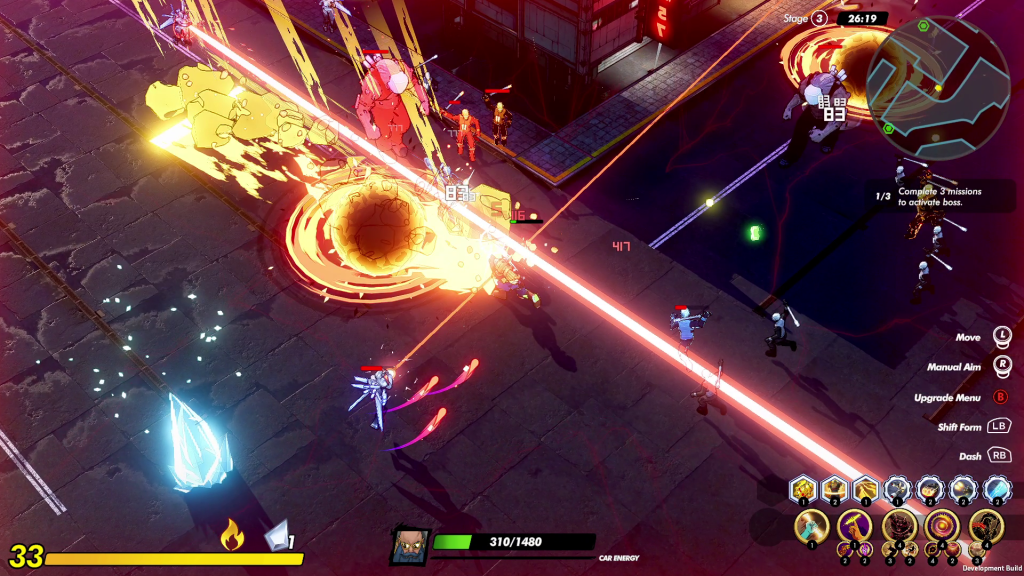Click the golden sand wave hexagon upgrade
Viewport: 1024px width, 576px height.
(865, 489)
